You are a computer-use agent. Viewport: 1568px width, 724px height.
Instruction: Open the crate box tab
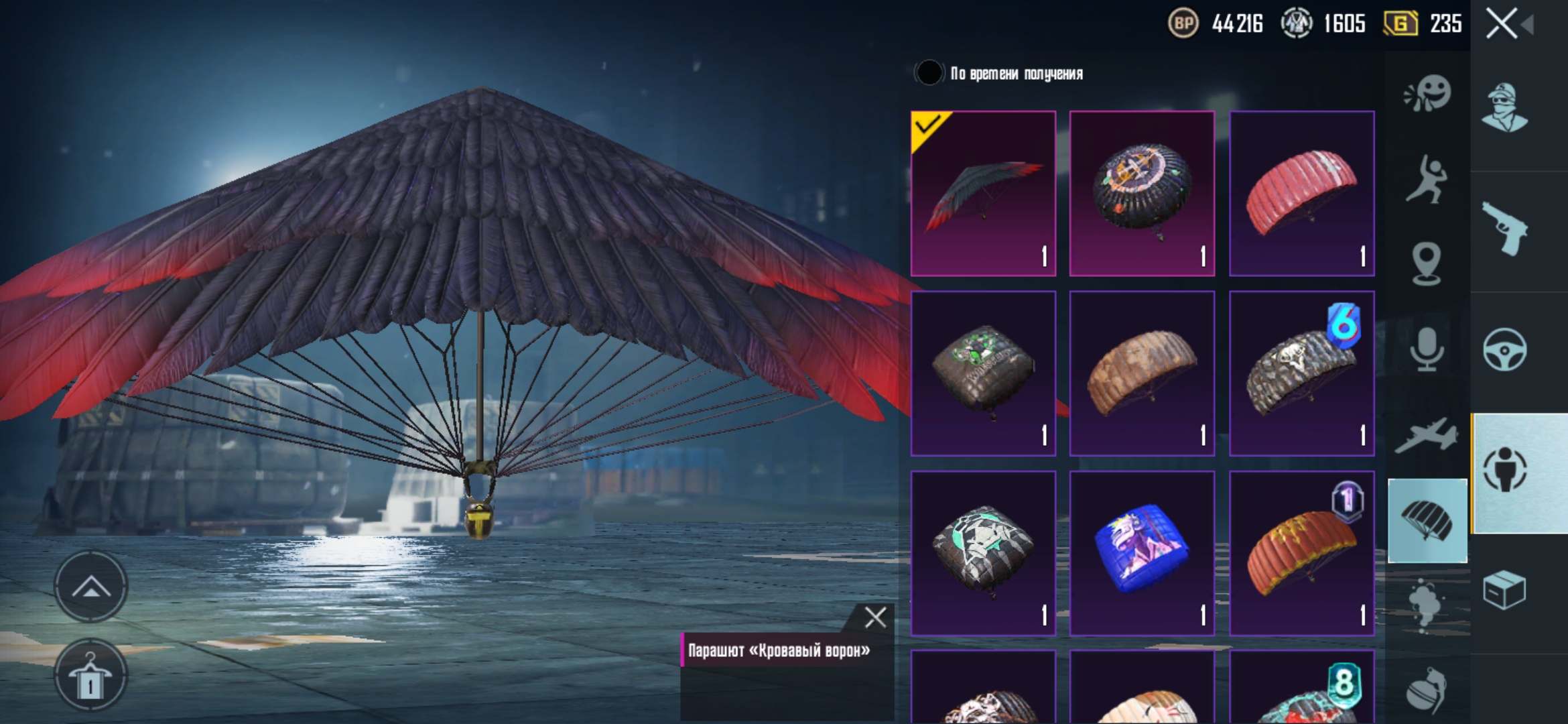(x=1504, y=591)
